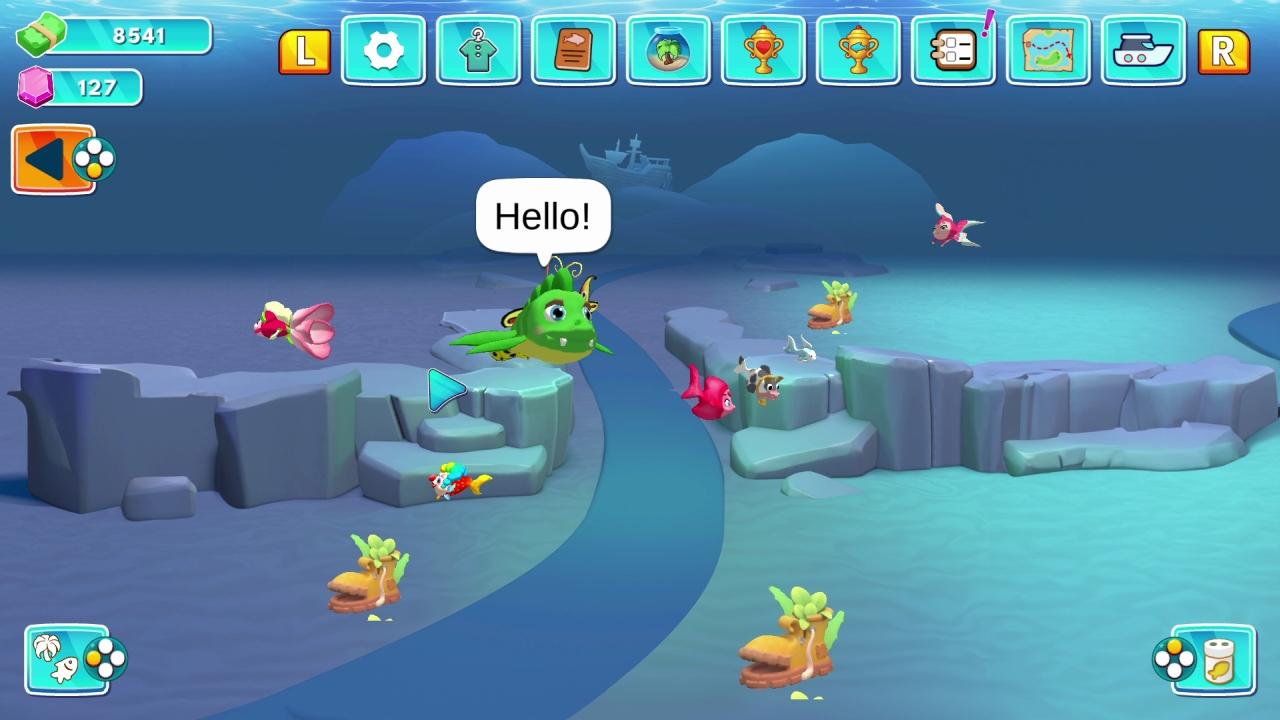Open the heart trophy achievements

(763, 50)
